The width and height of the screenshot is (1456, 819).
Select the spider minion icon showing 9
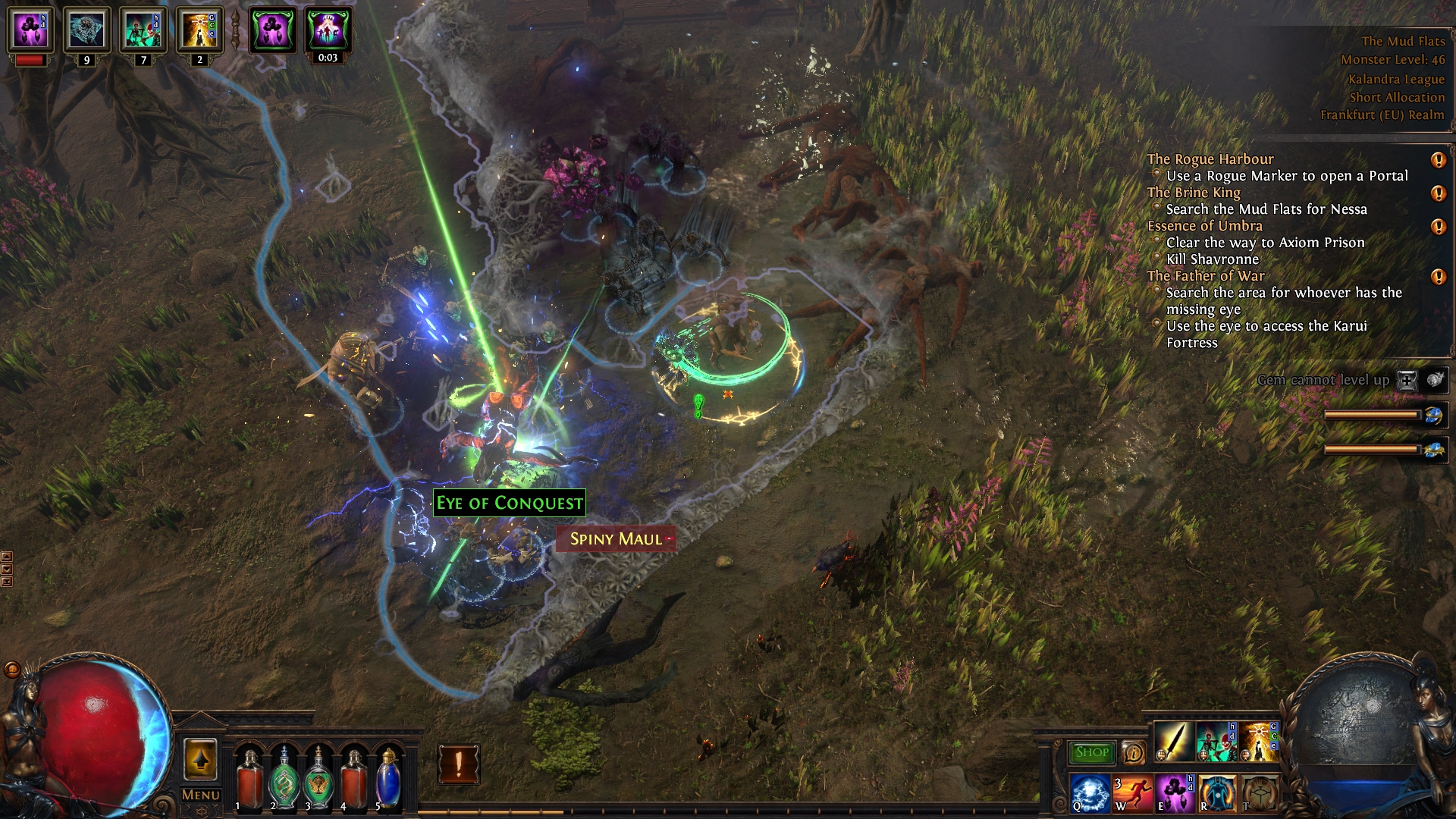[86, 30]
